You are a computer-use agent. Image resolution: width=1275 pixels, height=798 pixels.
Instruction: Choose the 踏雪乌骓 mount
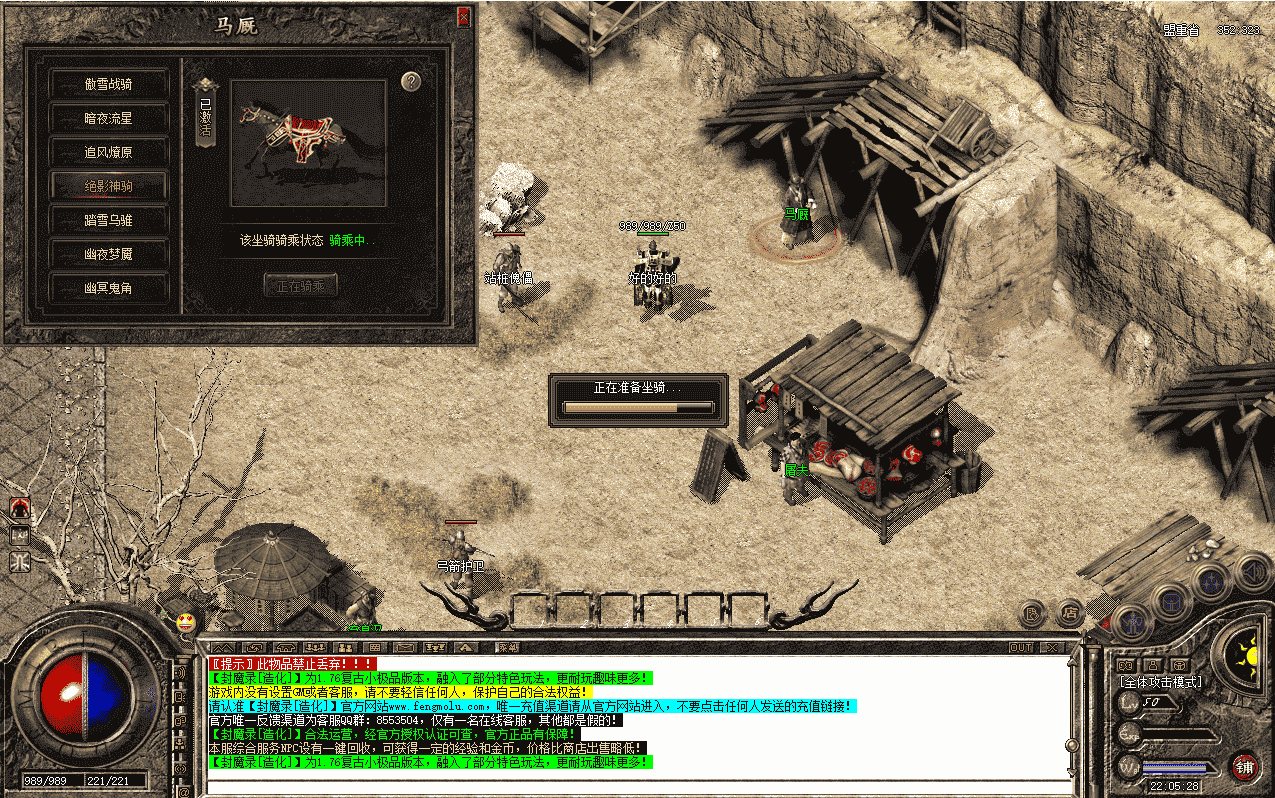coord(108,220)
